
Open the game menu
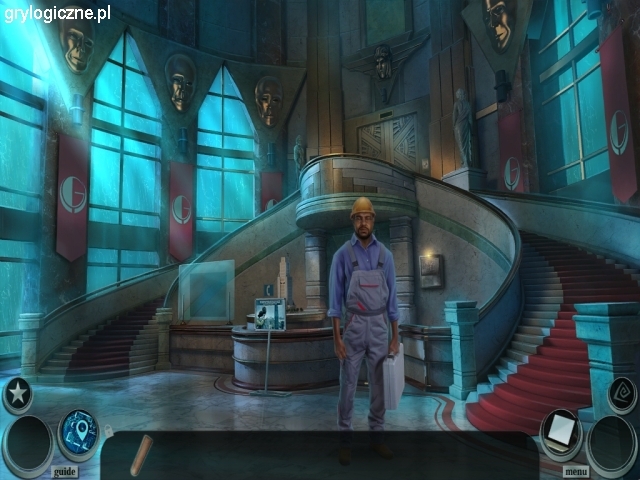(576, 471)
